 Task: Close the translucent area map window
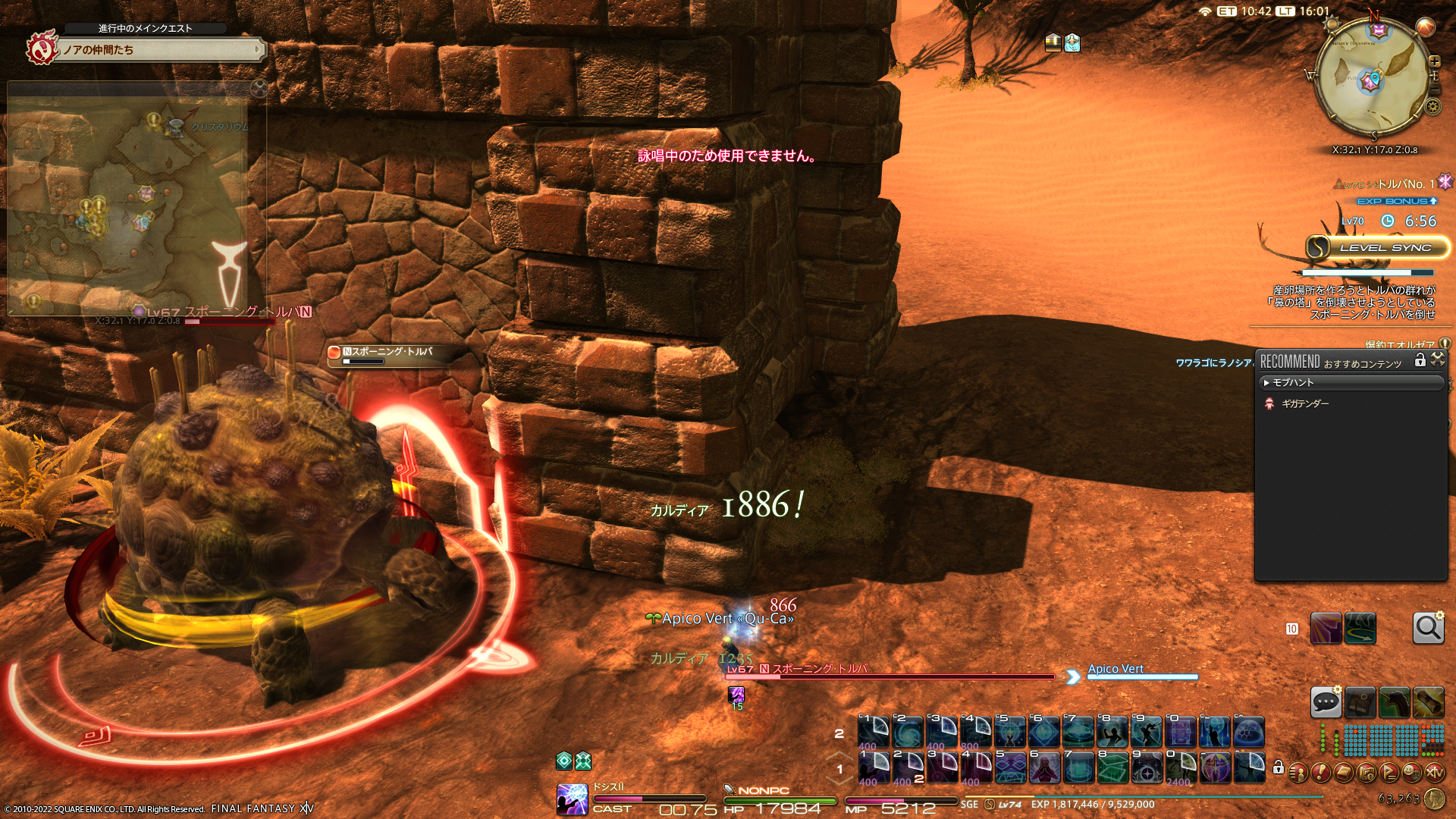click(x=259, y=89)
